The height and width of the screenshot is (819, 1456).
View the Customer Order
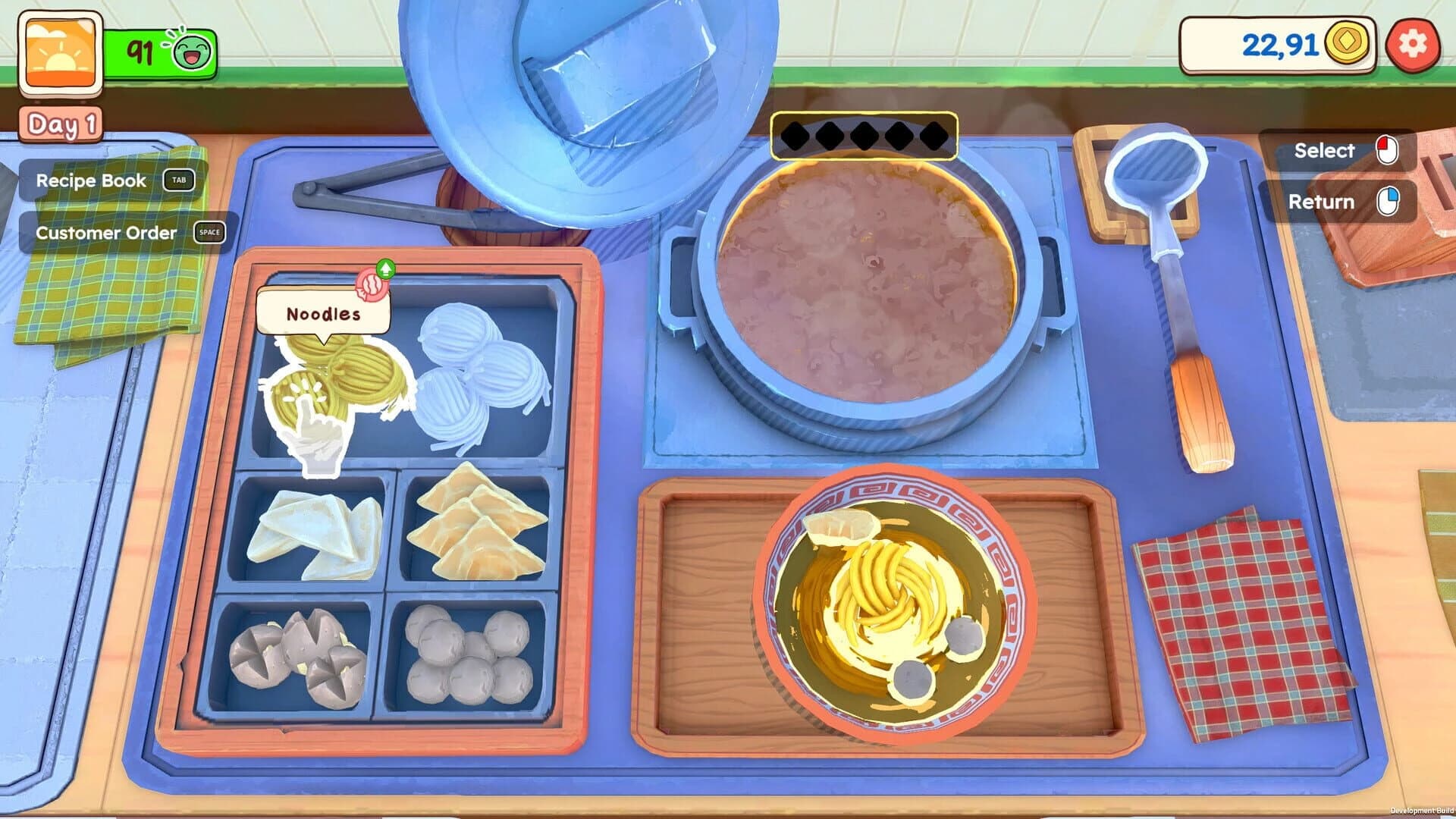coord(106,233)
